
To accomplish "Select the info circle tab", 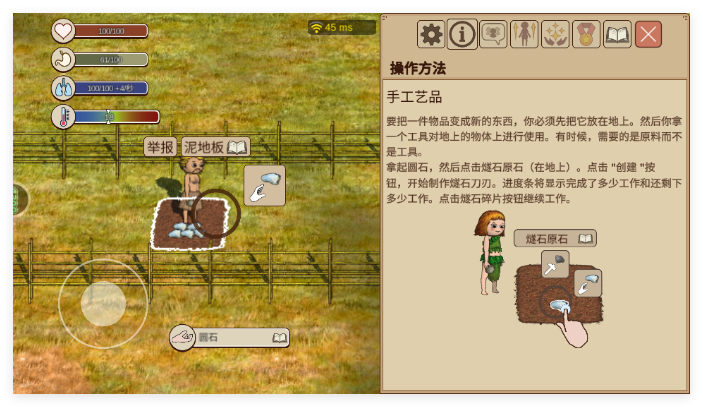I will (x=462, y=35).
